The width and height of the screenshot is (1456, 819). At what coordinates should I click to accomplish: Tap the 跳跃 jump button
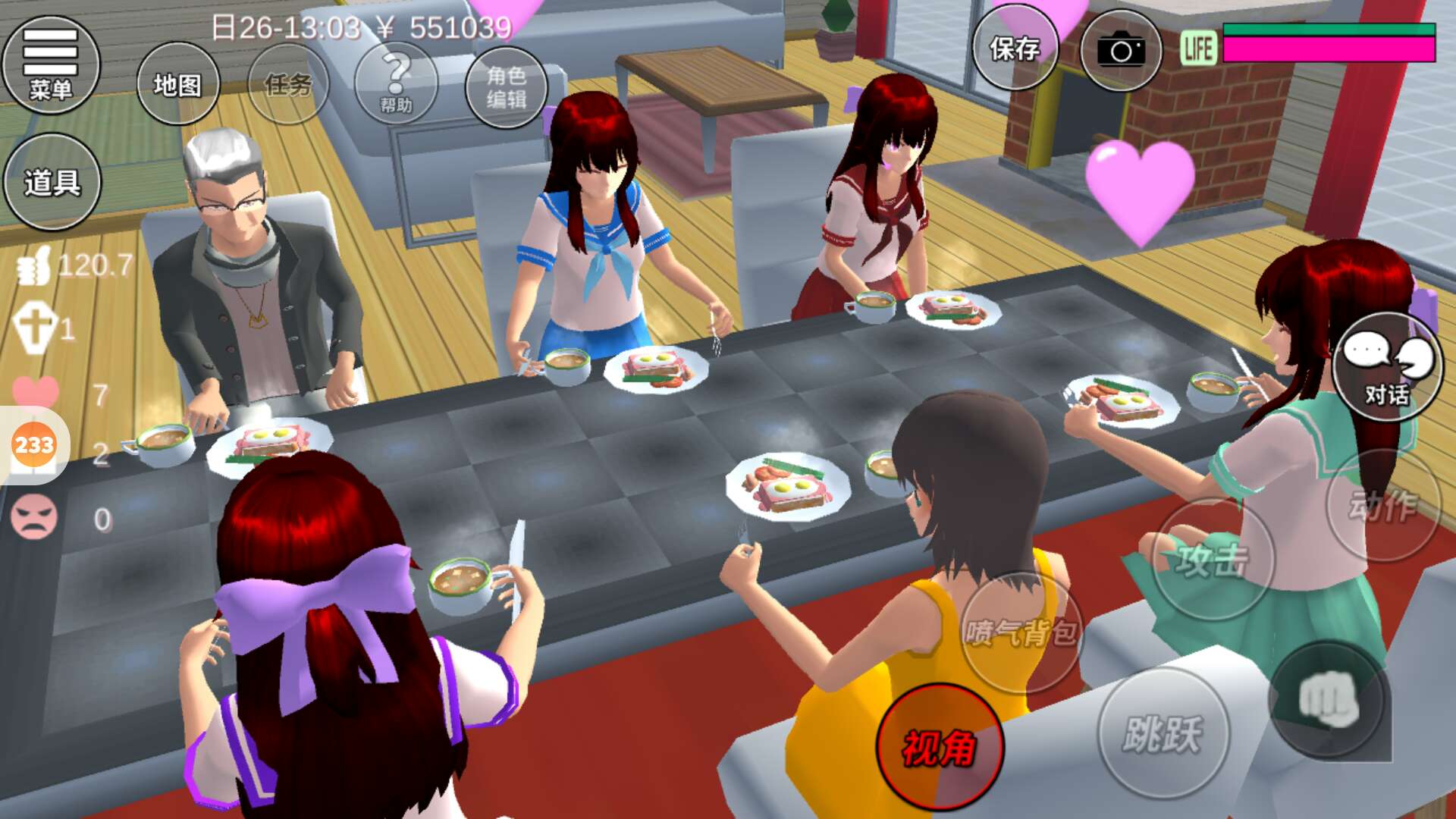pyautogui.click(x=1162, y=733)
